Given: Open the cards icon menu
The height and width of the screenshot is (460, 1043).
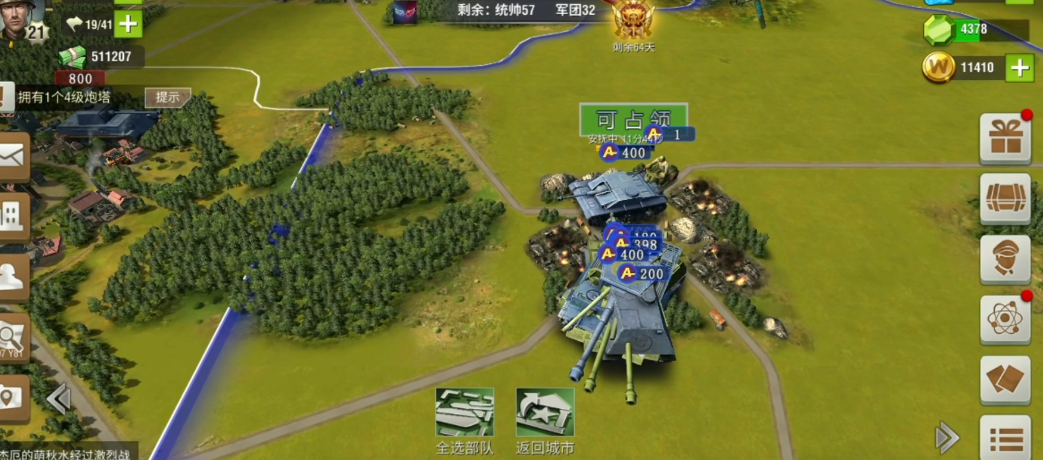Looking at the screenshot, I should (x=1004, y=380).
